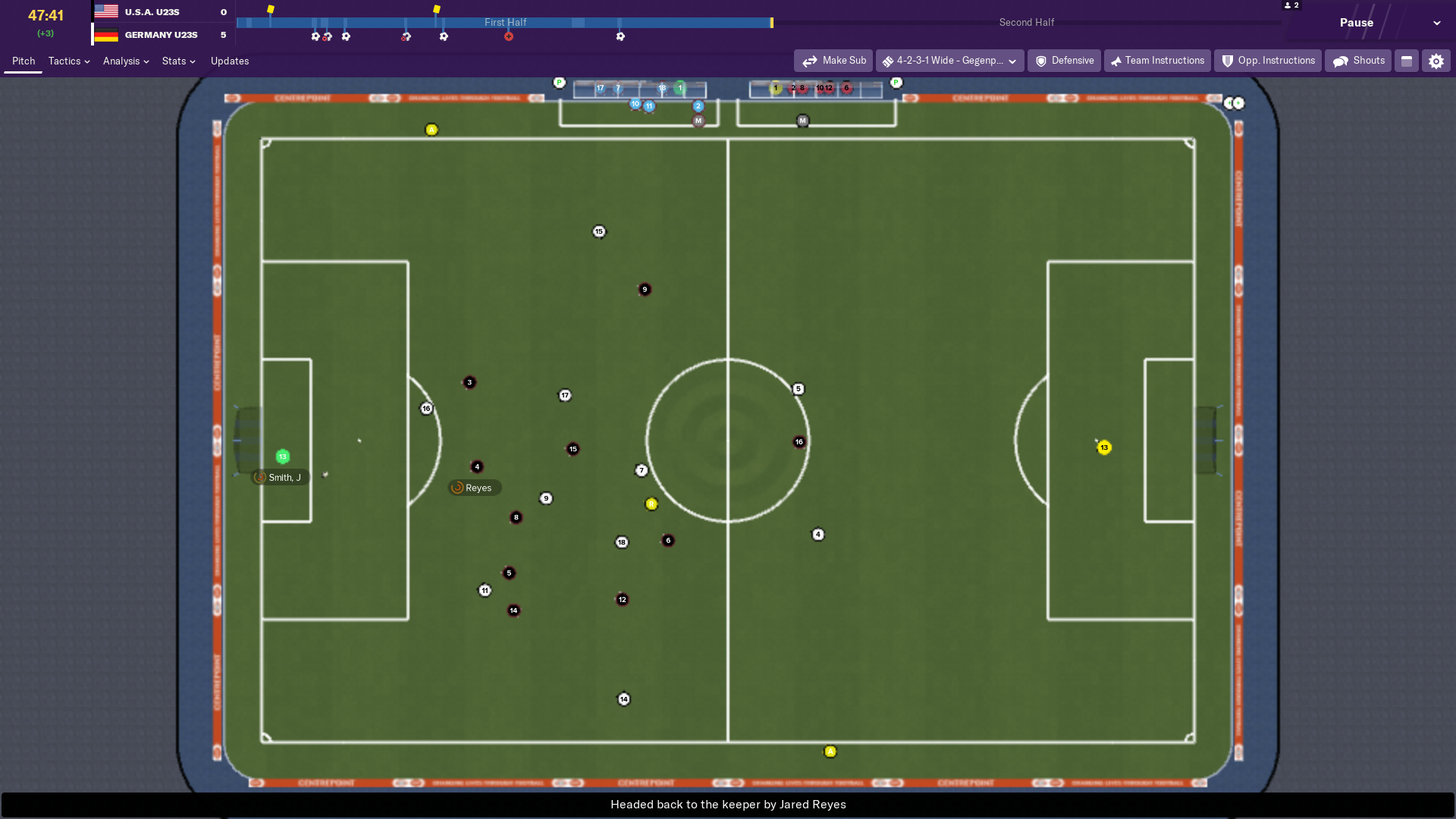Image resolution: width=1456 pixels, height=819 pixels.
Task: Expand the Tactics dropdown menu
Action: tap(69, 61)
